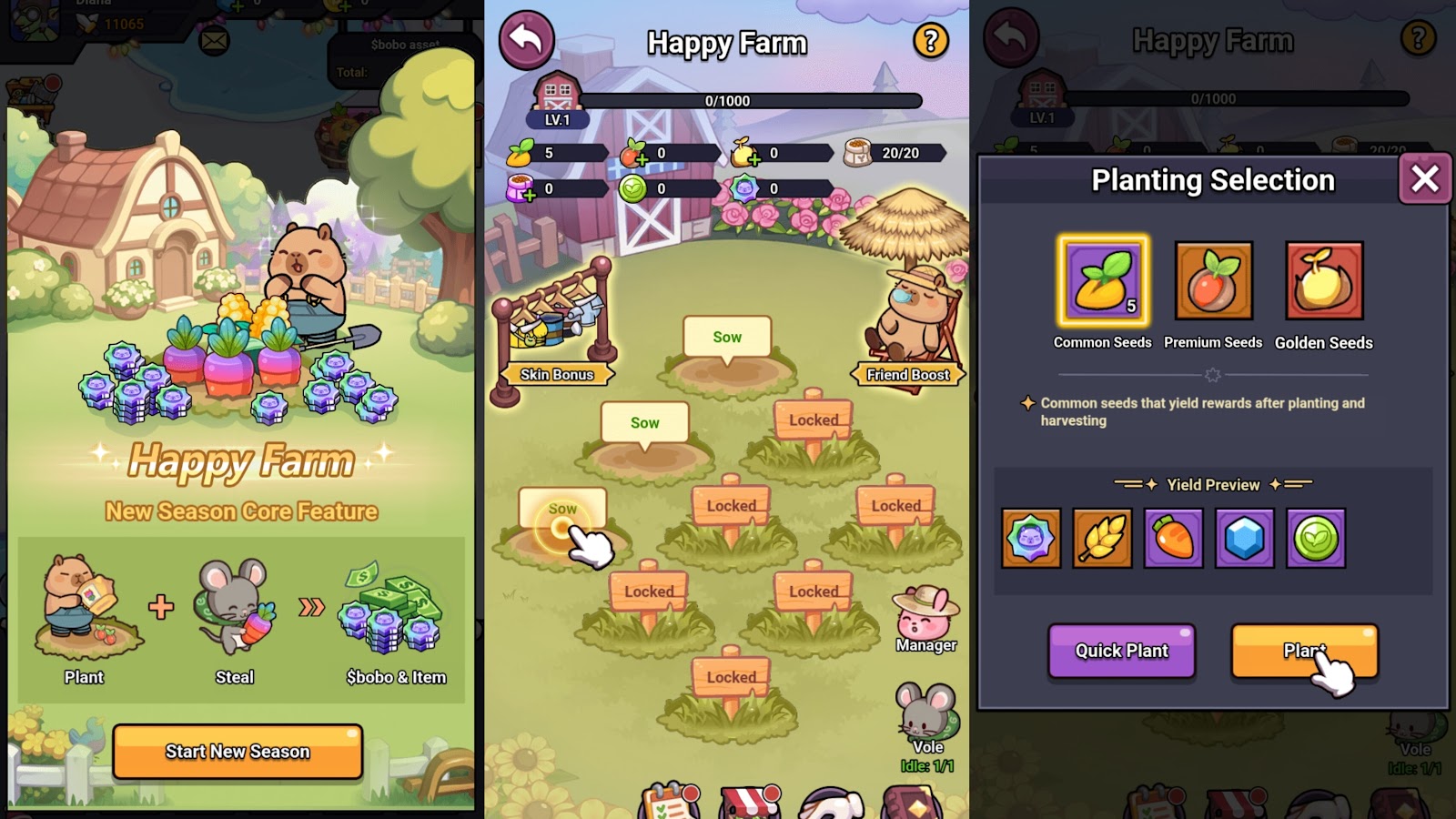Open the yellow question mark help

[x=930, y=41]
